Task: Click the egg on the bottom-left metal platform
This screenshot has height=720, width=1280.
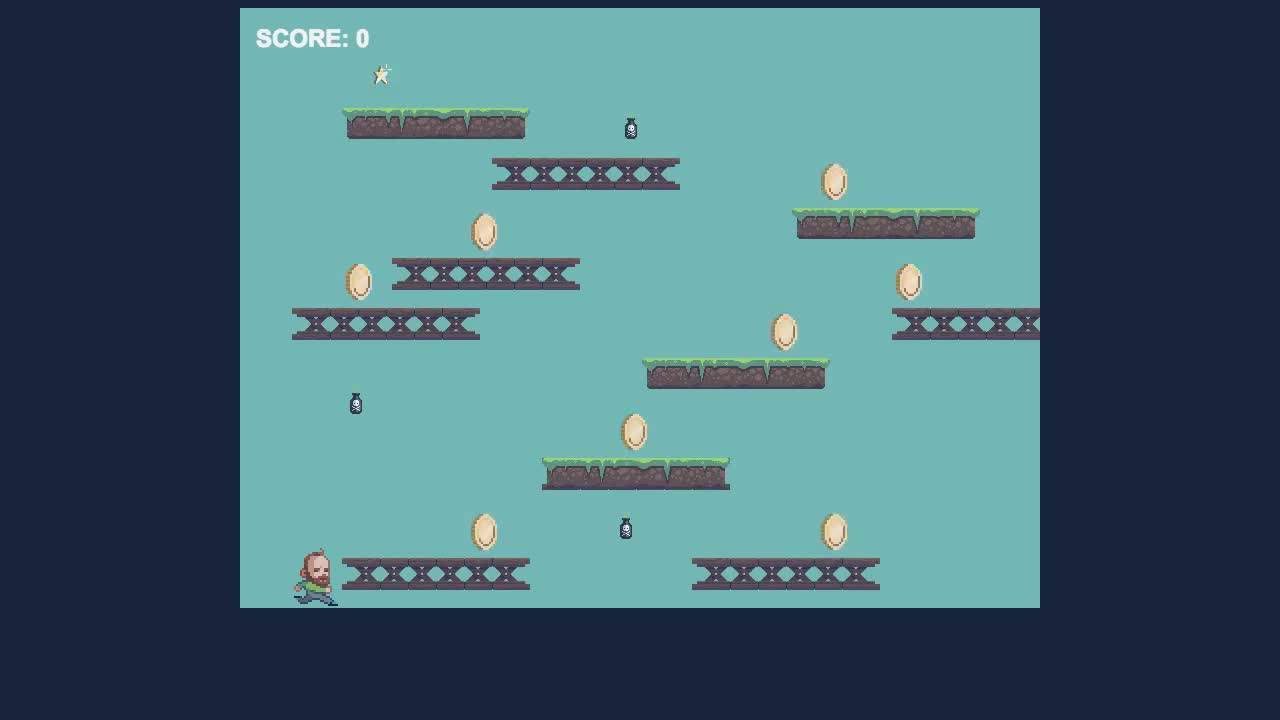Action: click(x=486, y=532)
